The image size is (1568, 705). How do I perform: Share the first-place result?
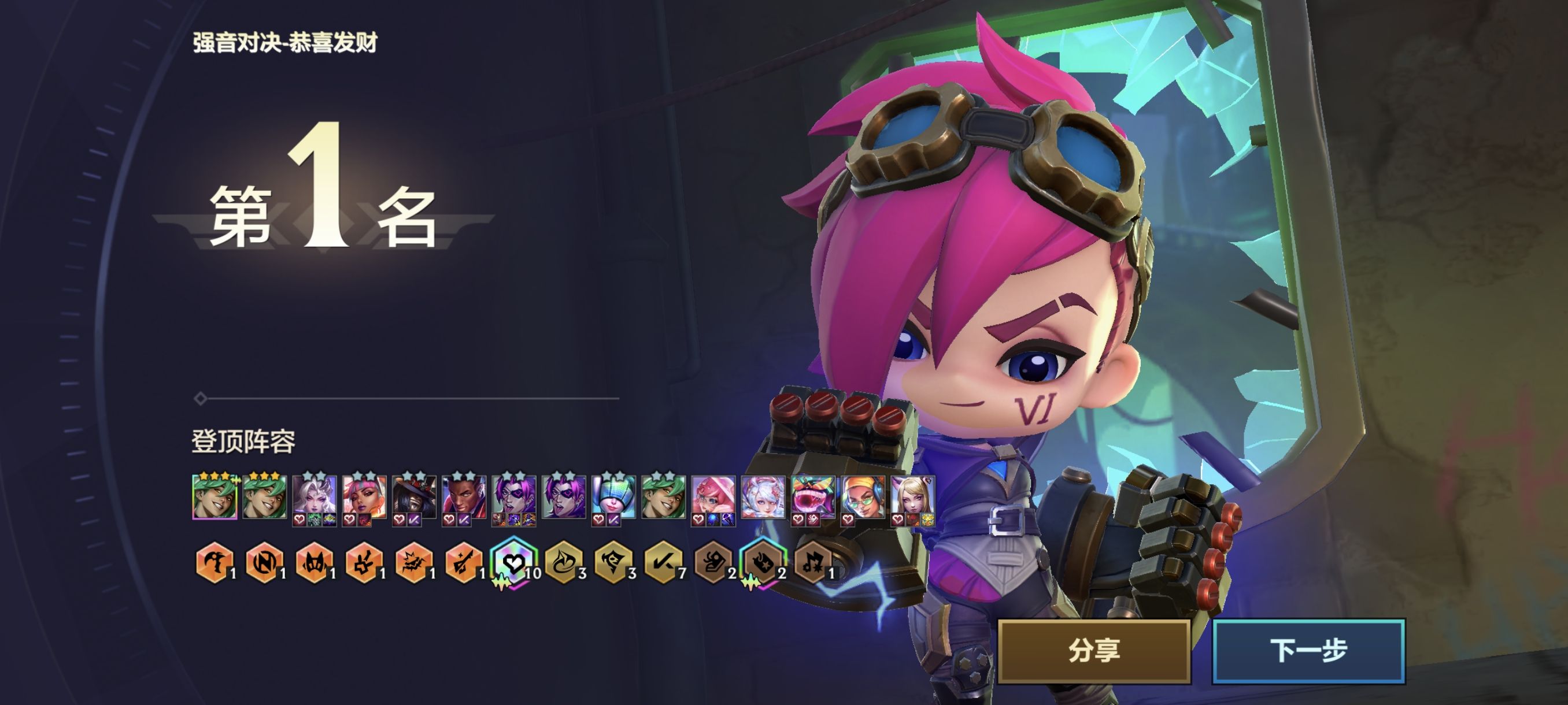(x=1094, y=650)
